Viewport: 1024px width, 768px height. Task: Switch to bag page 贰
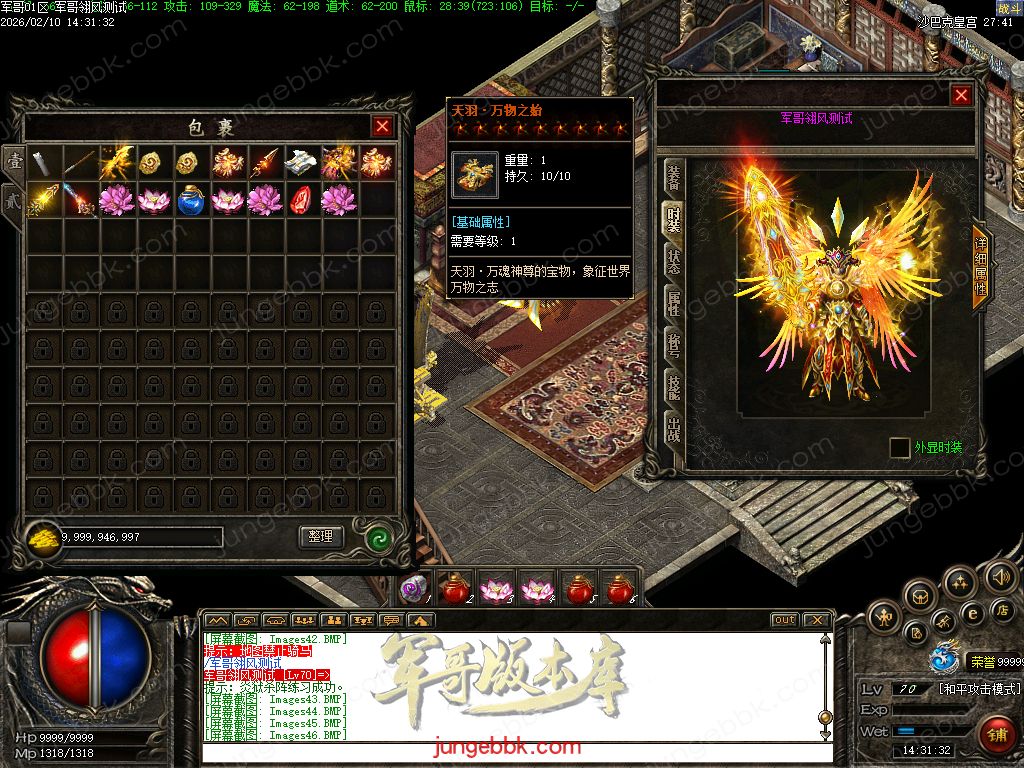[14, 197]
